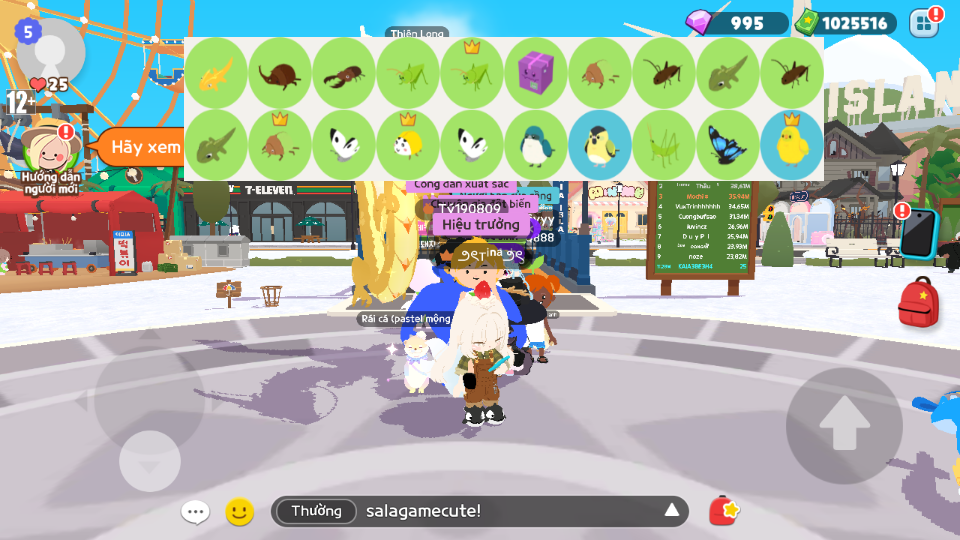Choose the teal and white bird slot

point(535,145)
